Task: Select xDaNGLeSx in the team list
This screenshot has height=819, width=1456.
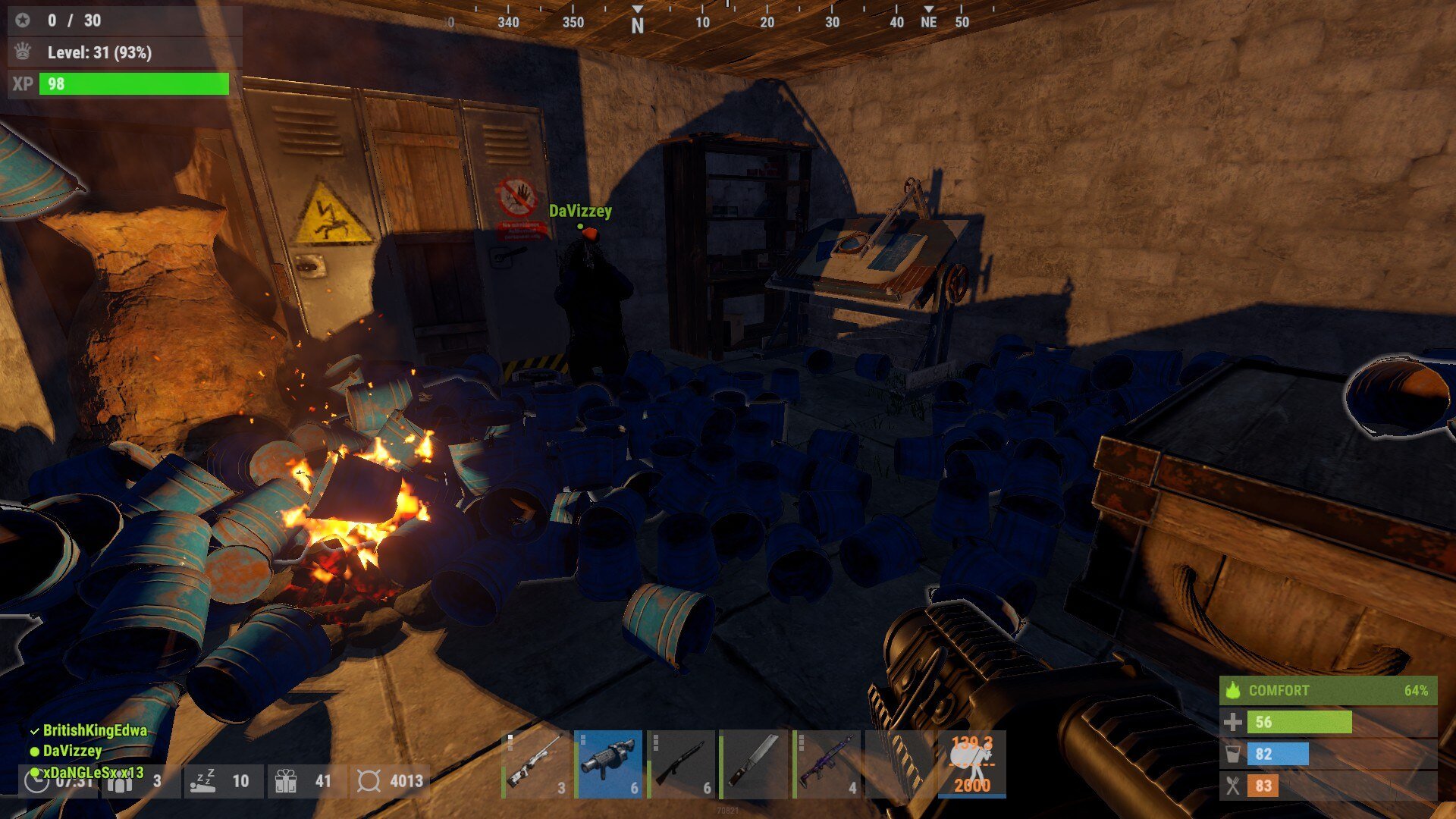Action: (x=93, y=772)
